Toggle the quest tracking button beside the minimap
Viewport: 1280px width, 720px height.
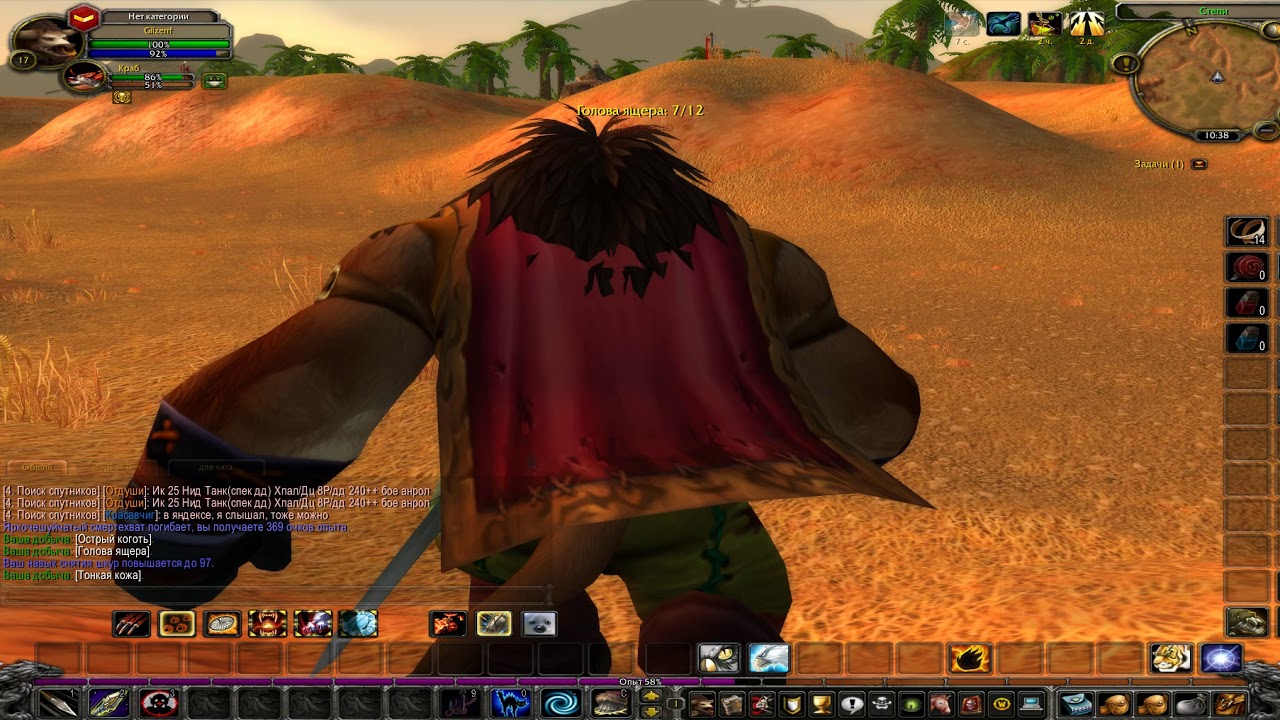(1127, 63)
